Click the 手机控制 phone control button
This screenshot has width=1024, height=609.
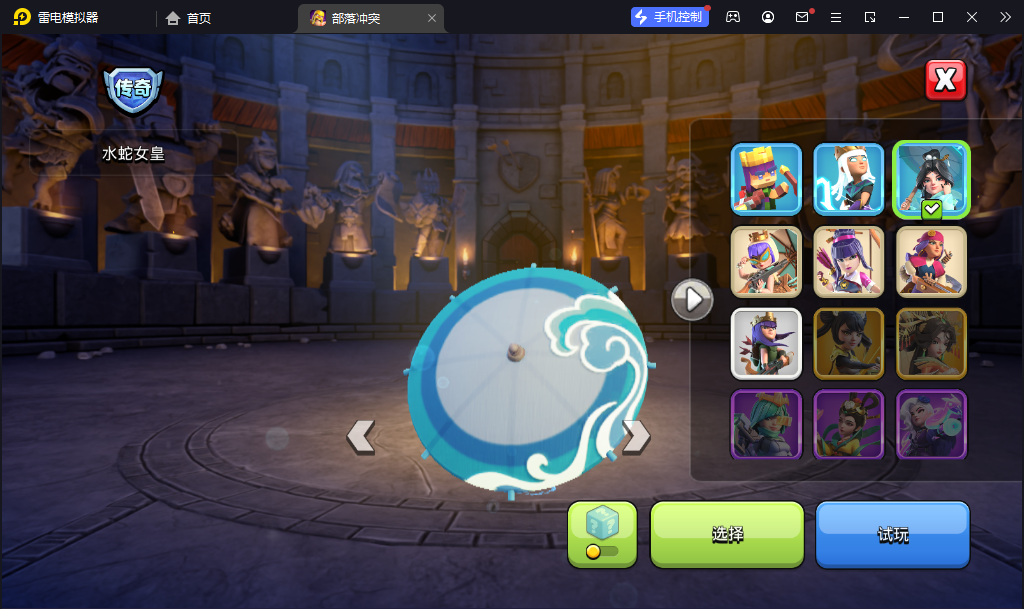[669, 17]
